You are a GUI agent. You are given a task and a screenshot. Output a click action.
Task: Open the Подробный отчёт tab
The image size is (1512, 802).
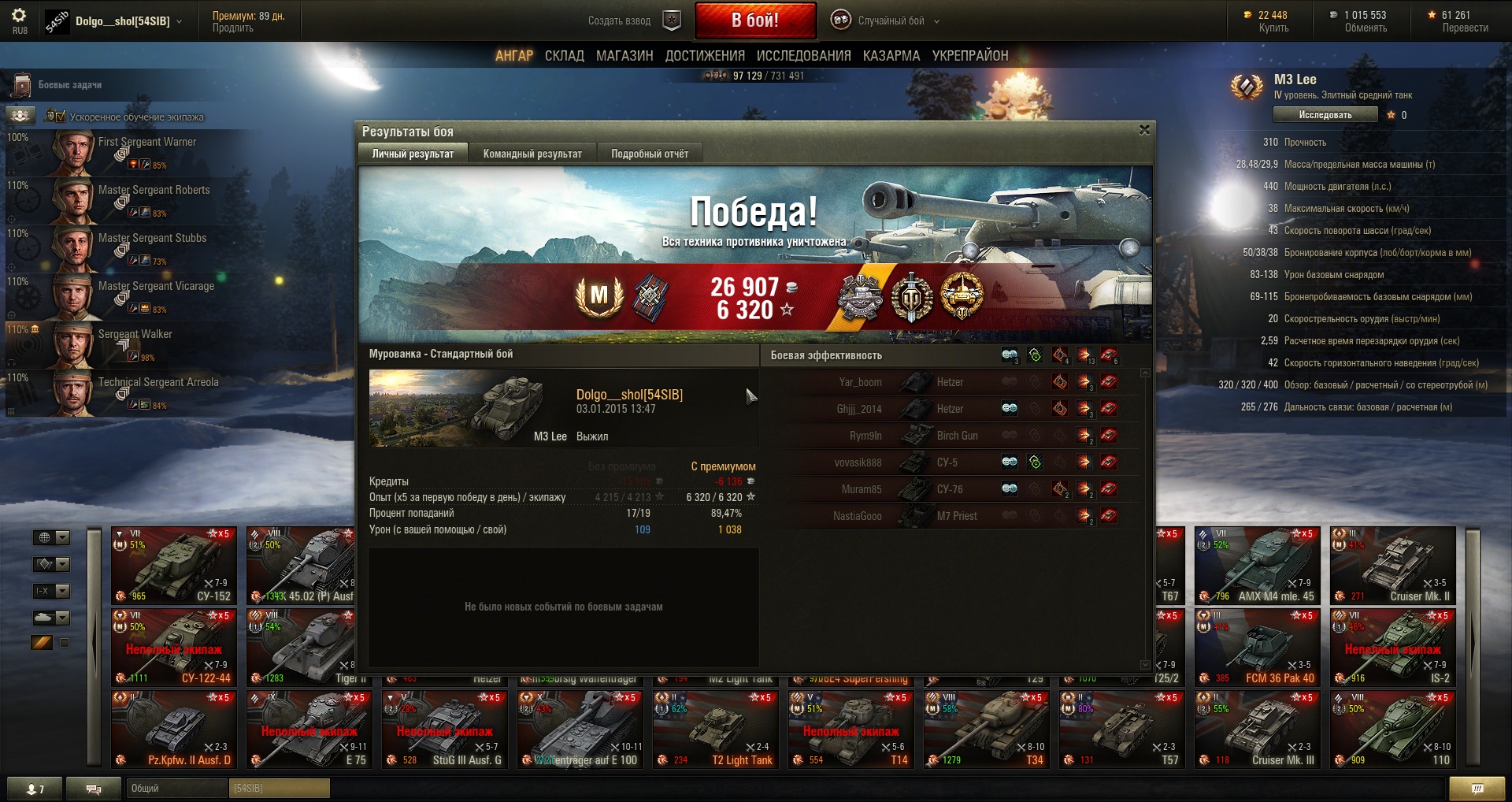coord(650,154)
